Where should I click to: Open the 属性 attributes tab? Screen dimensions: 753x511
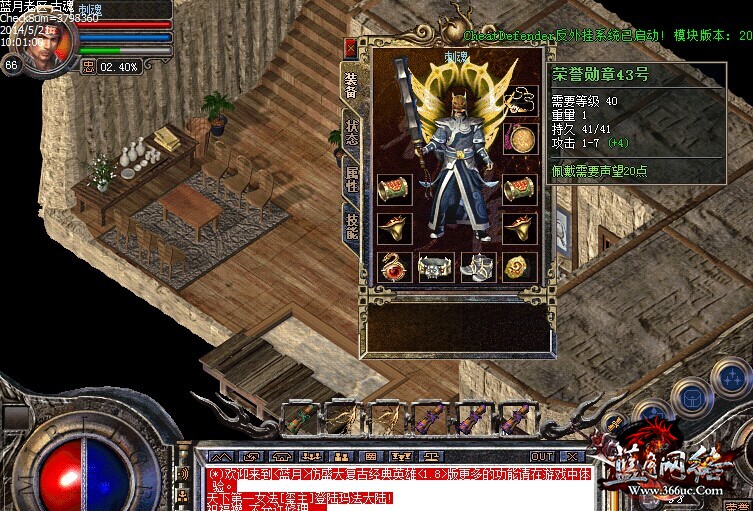pos(351,181)
